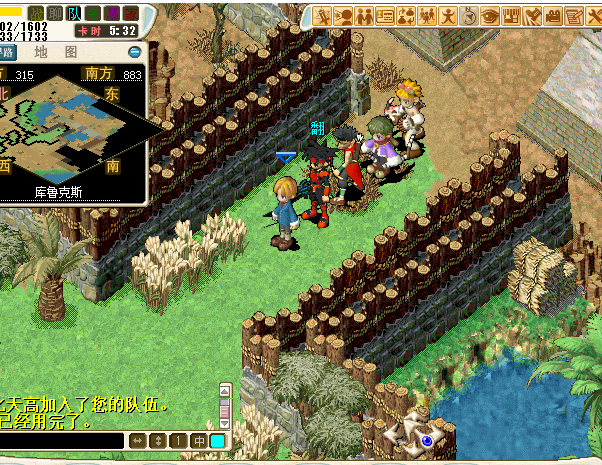602x465 pixels.
Task: Click the 中 chat font size button
Action: (198, 441)
